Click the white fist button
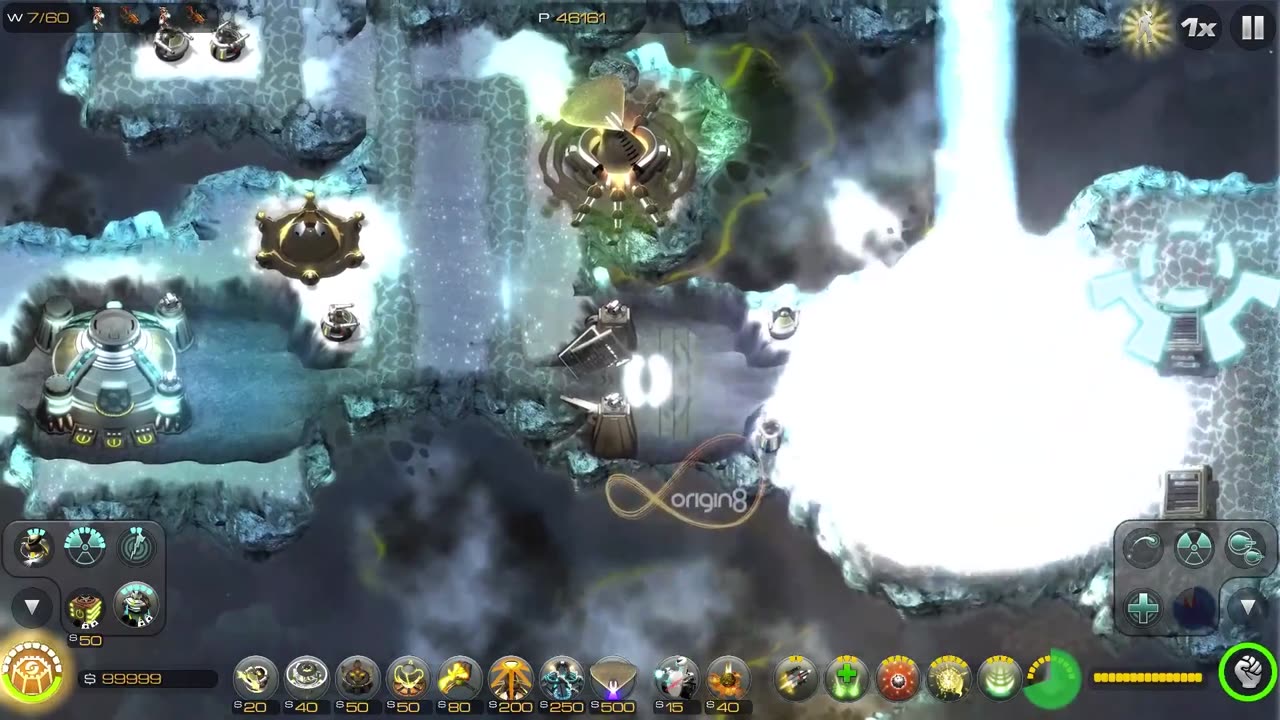The width and height of the screenshot is (1280, 720). point(1247,672)
